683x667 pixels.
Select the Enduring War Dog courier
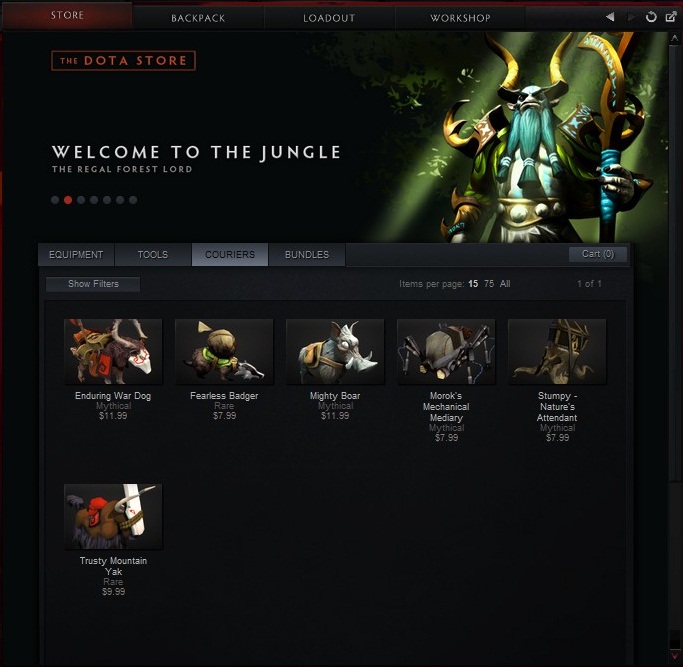(x=113, y=352)
